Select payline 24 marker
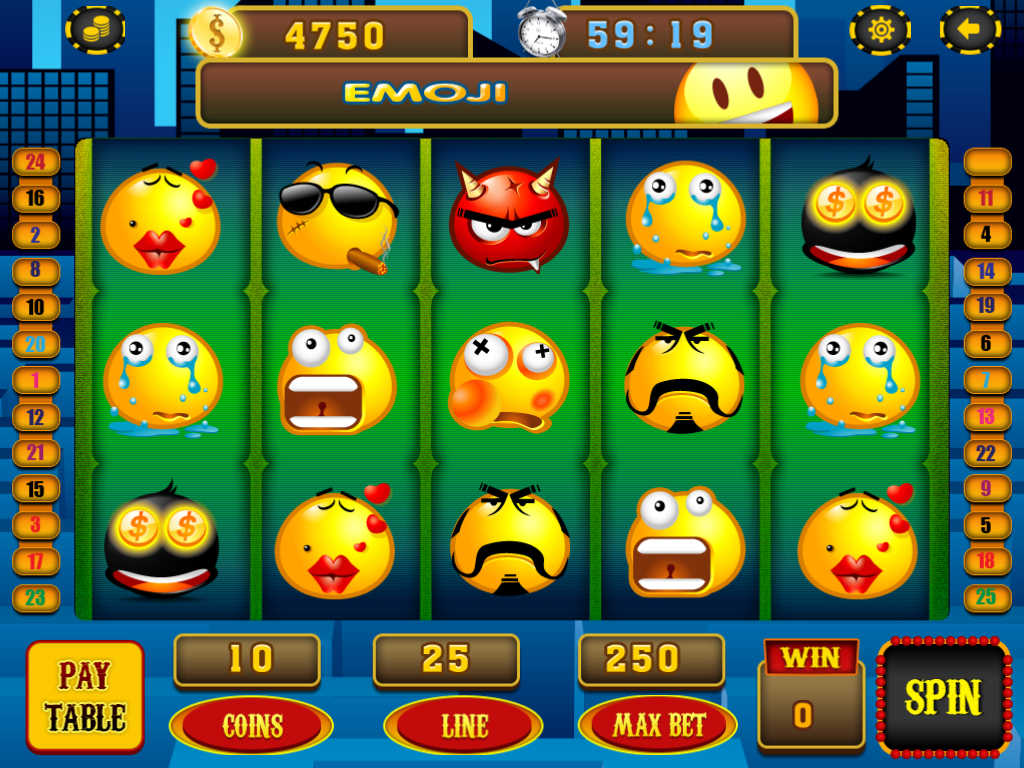This screenshot has height=768, width=1024. 36,162
